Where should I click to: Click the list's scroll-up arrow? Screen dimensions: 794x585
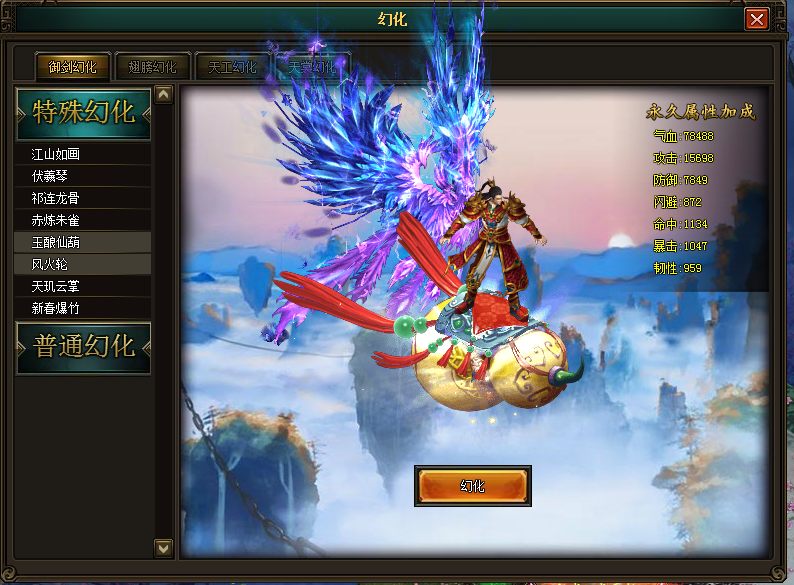pyautogui.click(x=164, y=95)
